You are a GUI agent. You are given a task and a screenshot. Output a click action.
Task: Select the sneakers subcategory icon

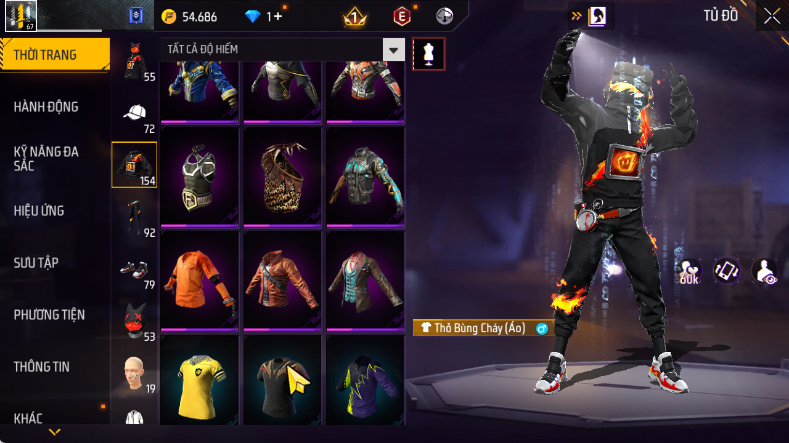click(x=134, y=270)
